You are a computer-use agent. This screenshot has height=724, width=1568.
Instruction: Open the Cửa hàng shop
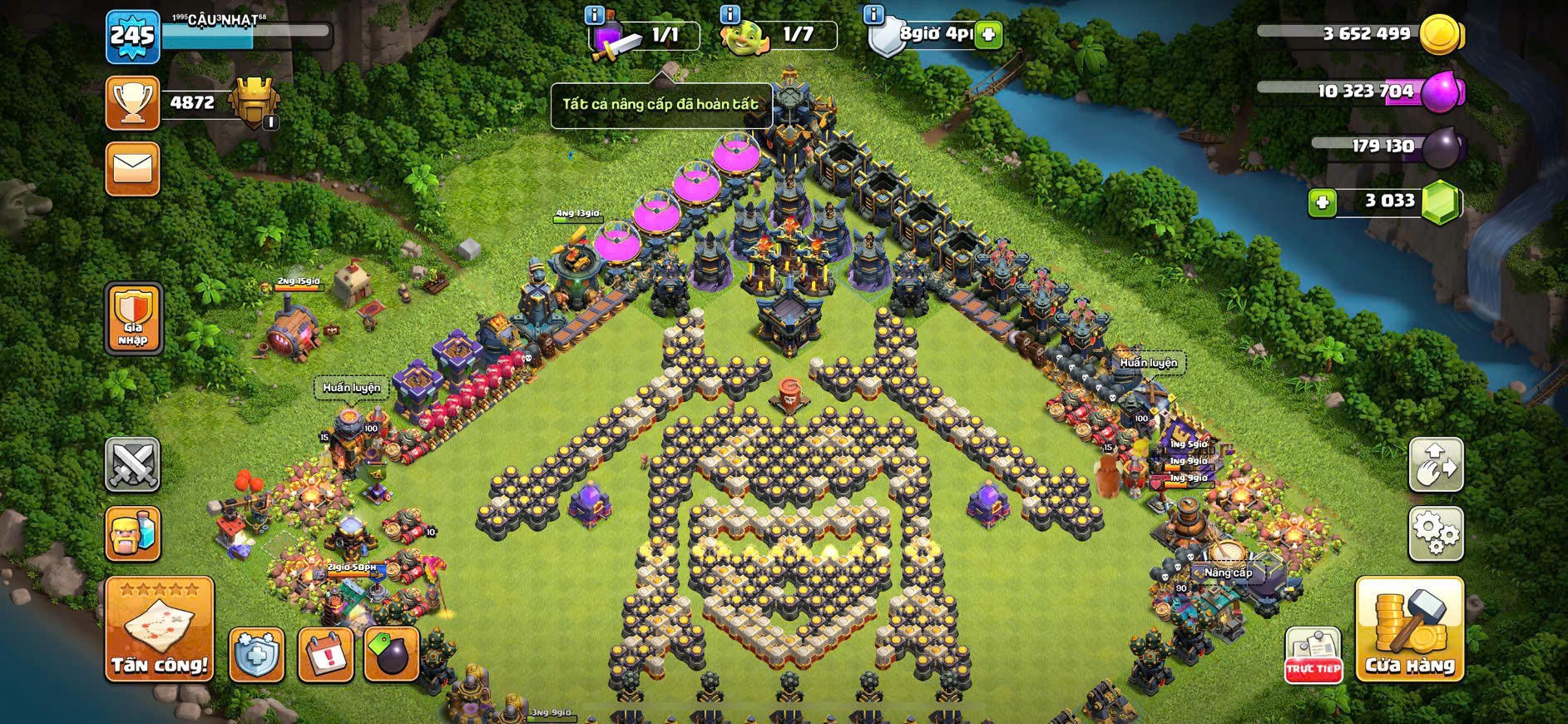click(x=1409, y=630)
